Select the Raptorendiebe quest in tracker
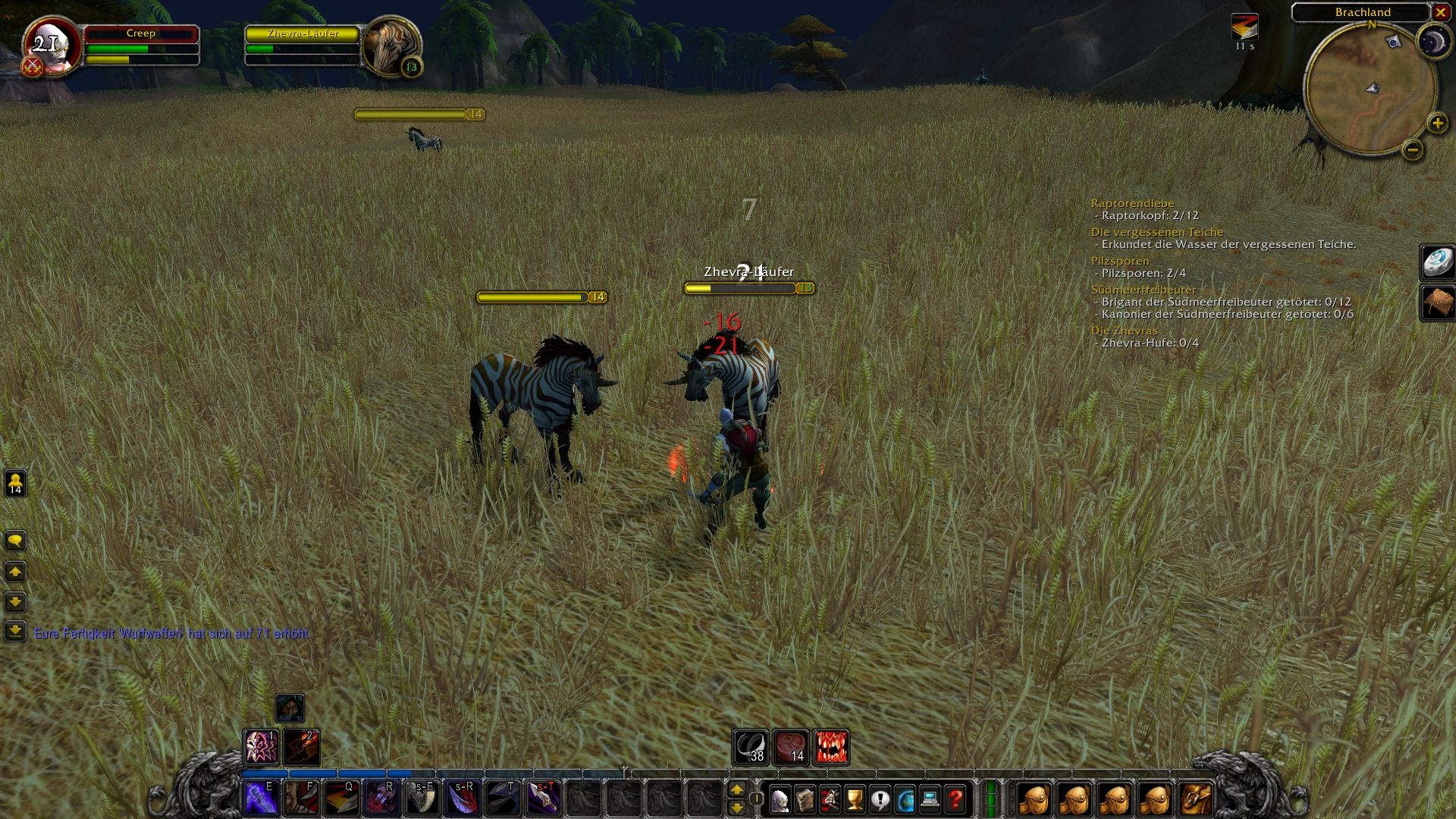 [x=1132, y=203]
